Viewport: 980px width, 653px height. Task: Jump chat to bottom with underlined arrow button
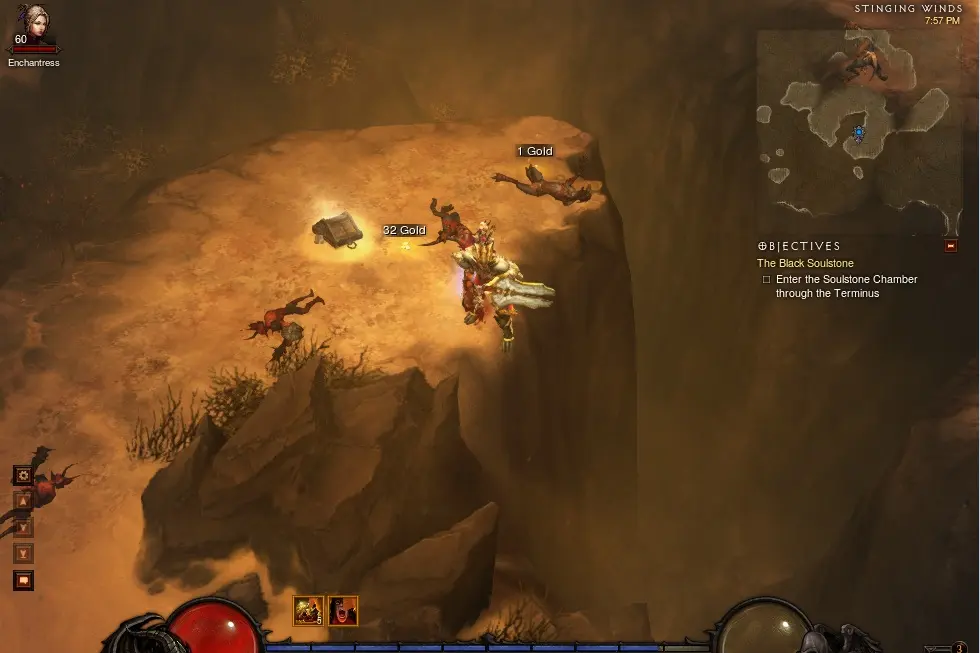[23, 553]
